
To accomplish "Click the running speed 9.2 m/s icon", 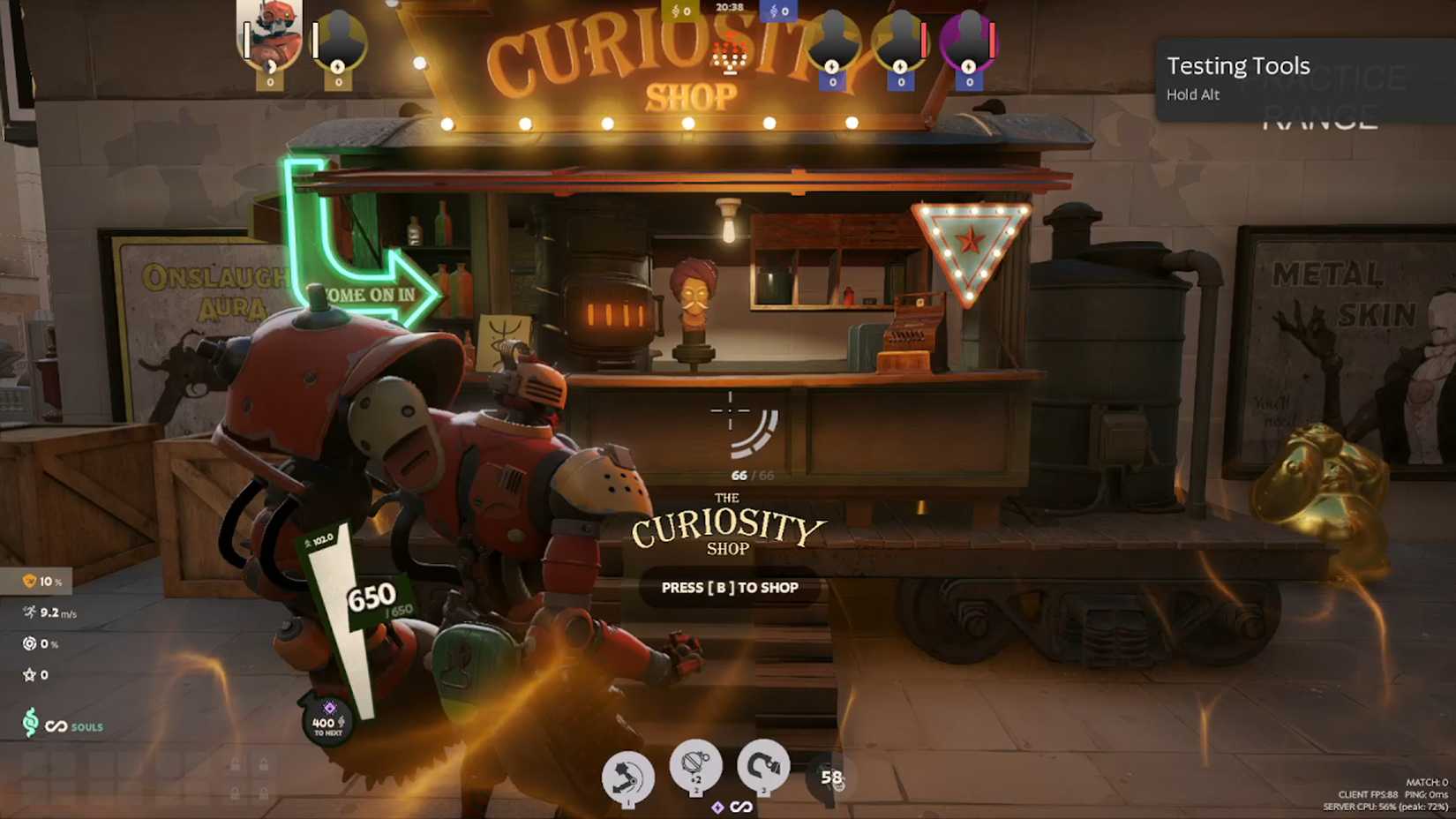I will click(x=28, y=612).
